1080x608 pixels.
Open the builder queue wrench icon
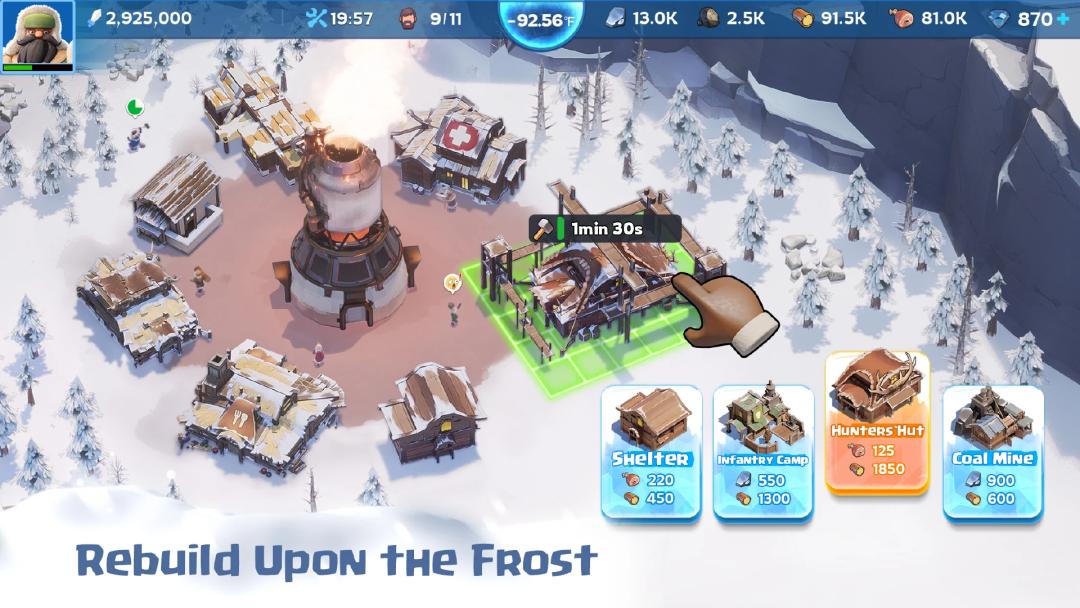point(317,18)
